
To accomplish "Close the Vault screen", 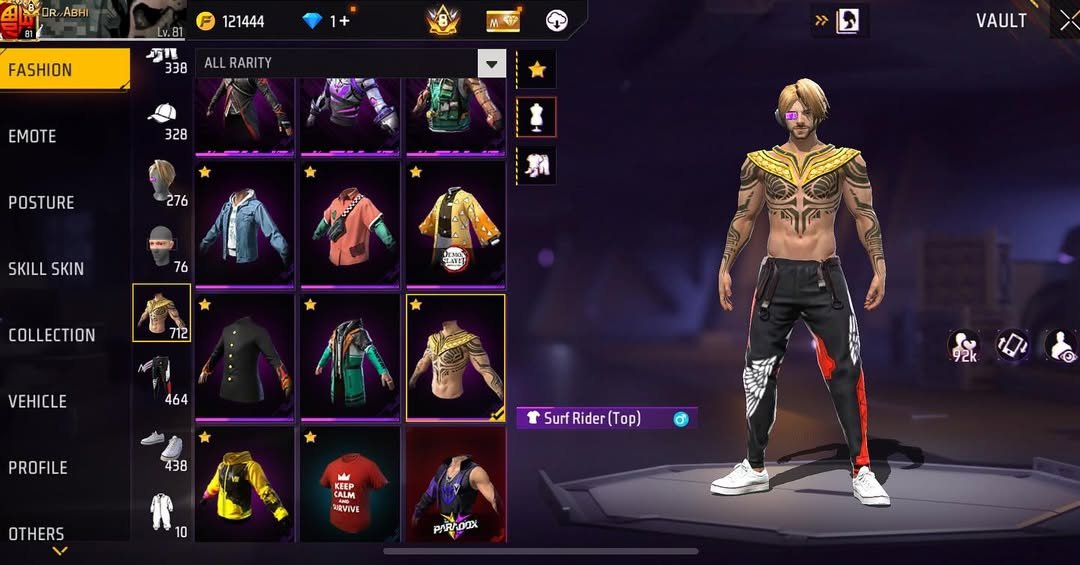I will pos(1068,21).
